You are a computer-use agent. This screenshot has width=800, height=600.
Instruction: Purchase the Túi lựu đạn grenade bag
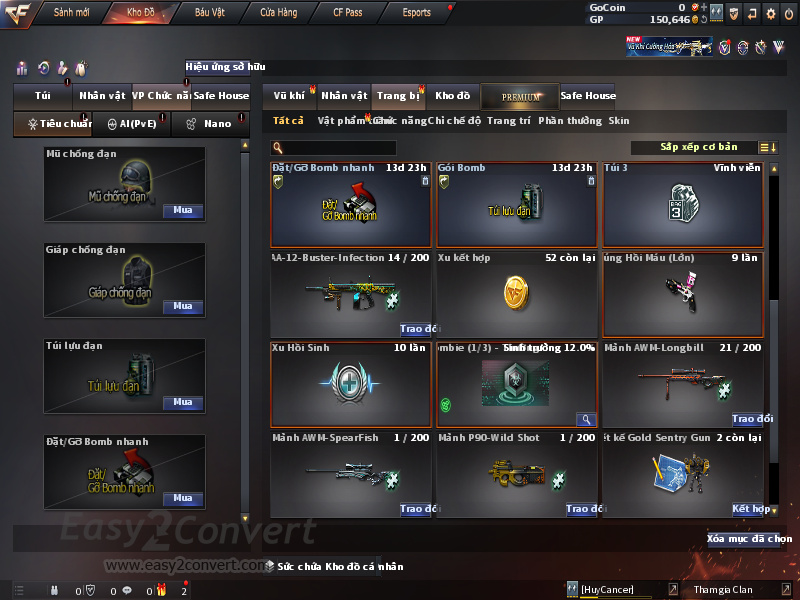pyautogui.click(x=183, y=403)
